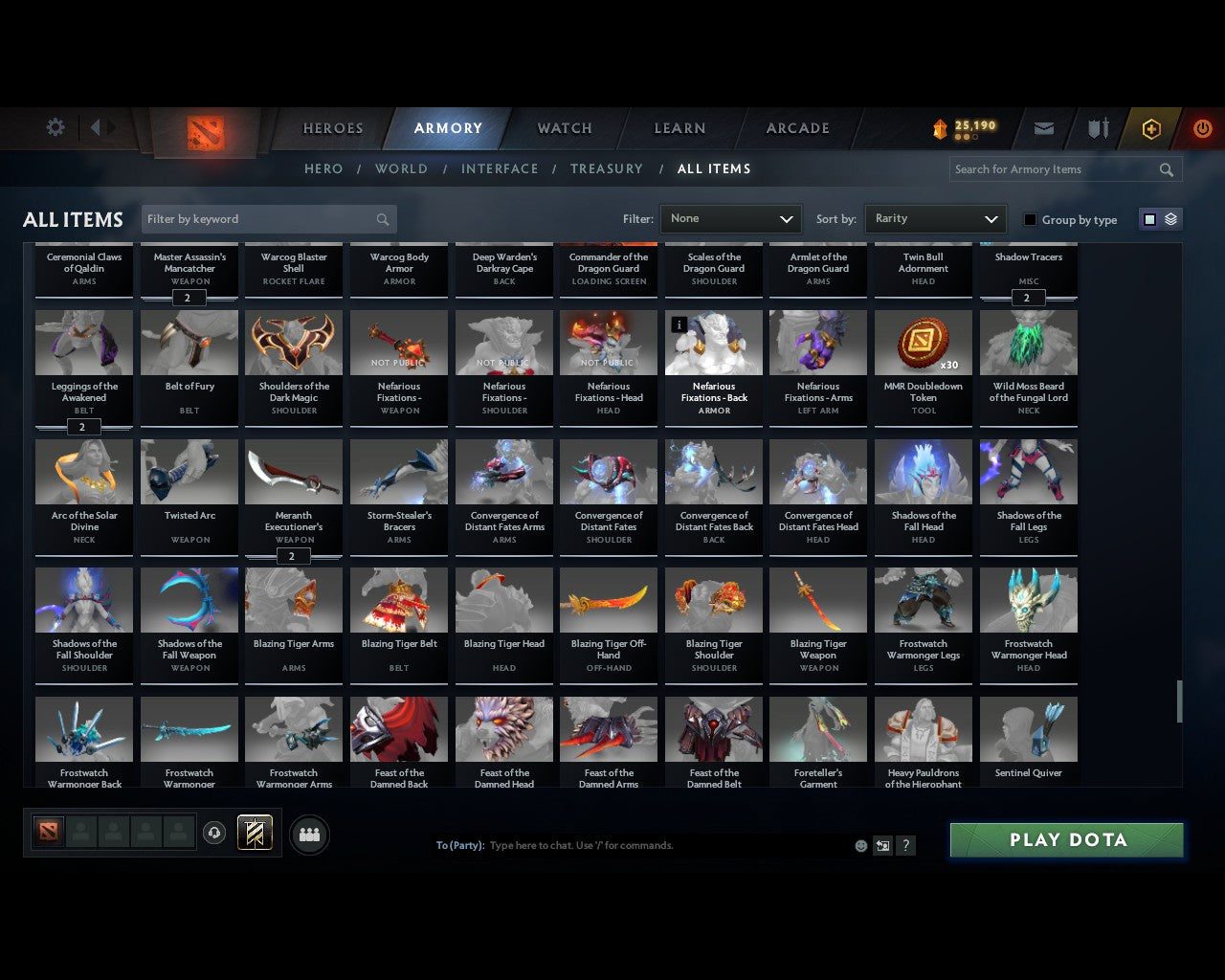Open the friends list icon near party slots

pyautogui.click(x=309, y=835)
